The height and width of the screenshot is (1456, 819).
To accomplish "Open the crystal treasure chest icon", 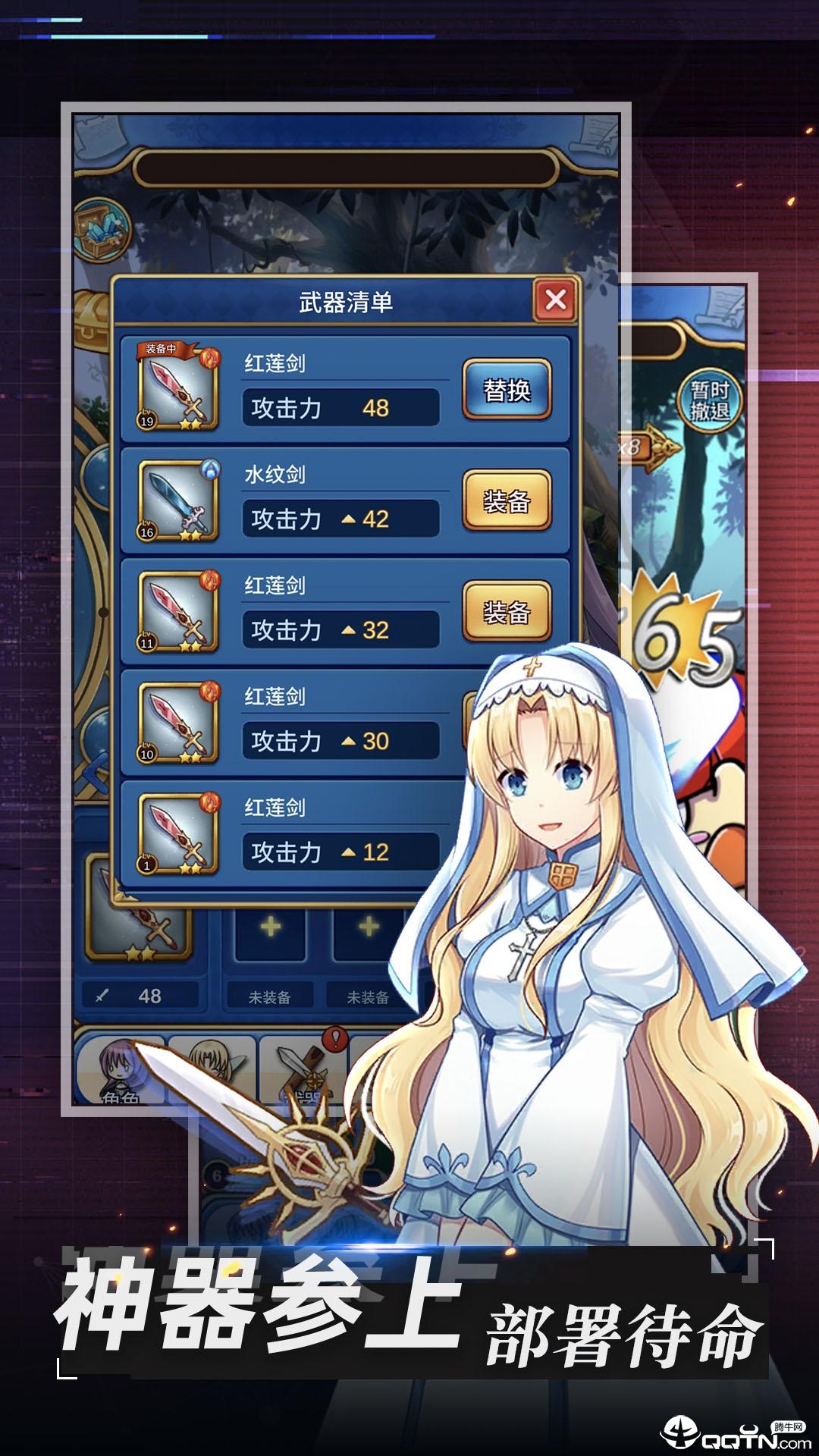I will (102, 229).
